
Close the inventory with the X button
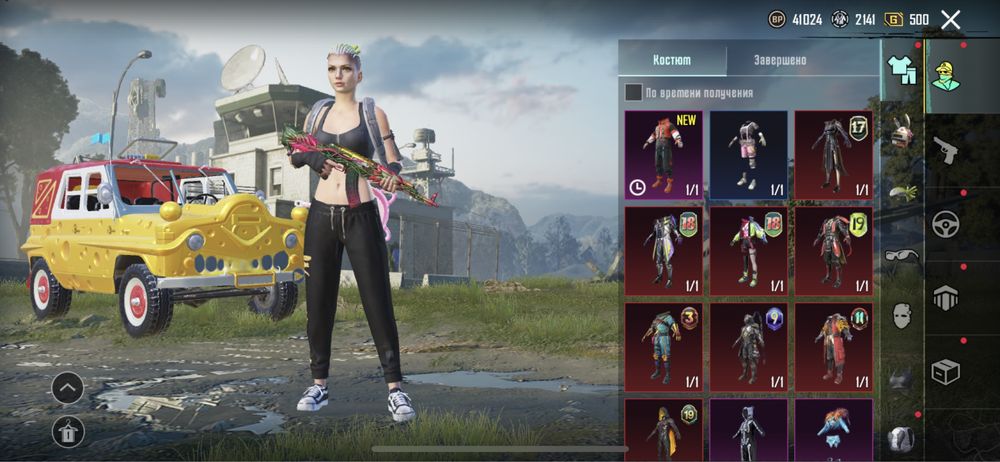click(951, 19)
